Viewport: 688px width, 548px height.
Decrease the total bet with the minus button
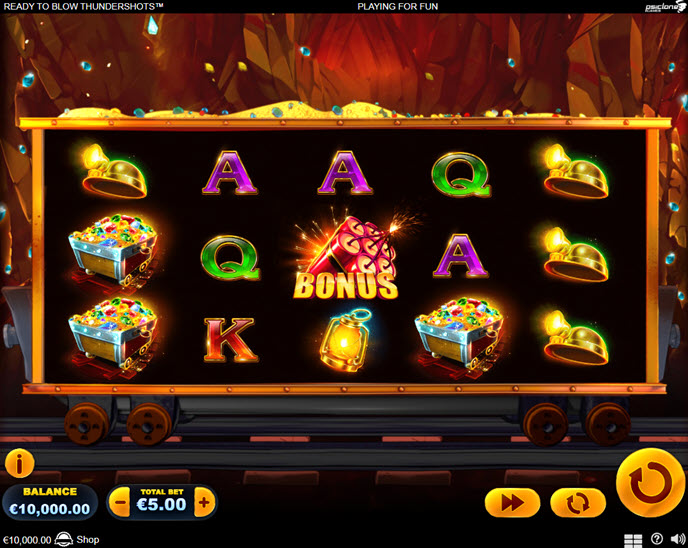tap(120, 502)
